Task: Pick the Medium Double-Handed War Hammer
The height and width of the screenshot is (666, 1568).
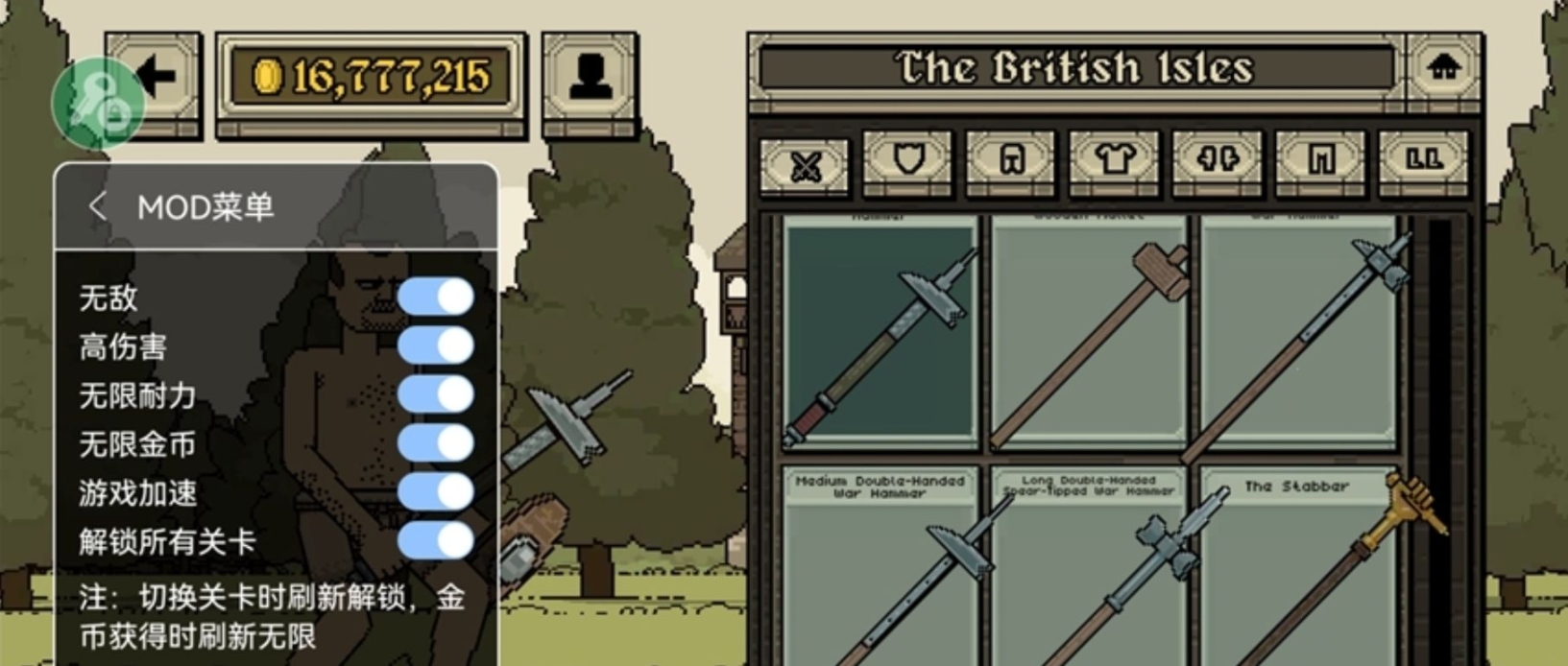Action: coord(880,566)
